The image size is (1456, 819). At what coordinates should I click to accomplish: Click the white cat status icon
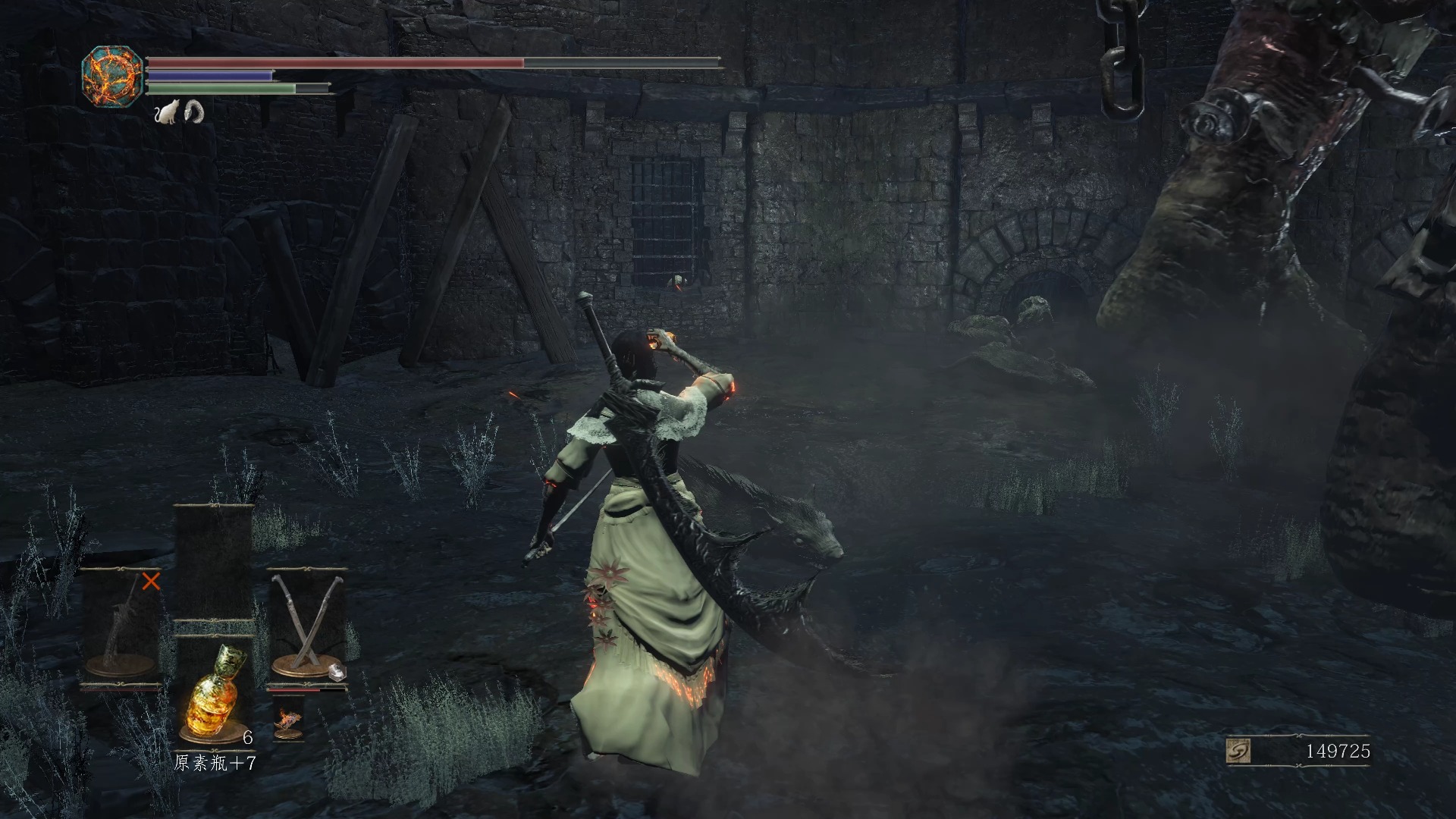[x=166, y=112]
